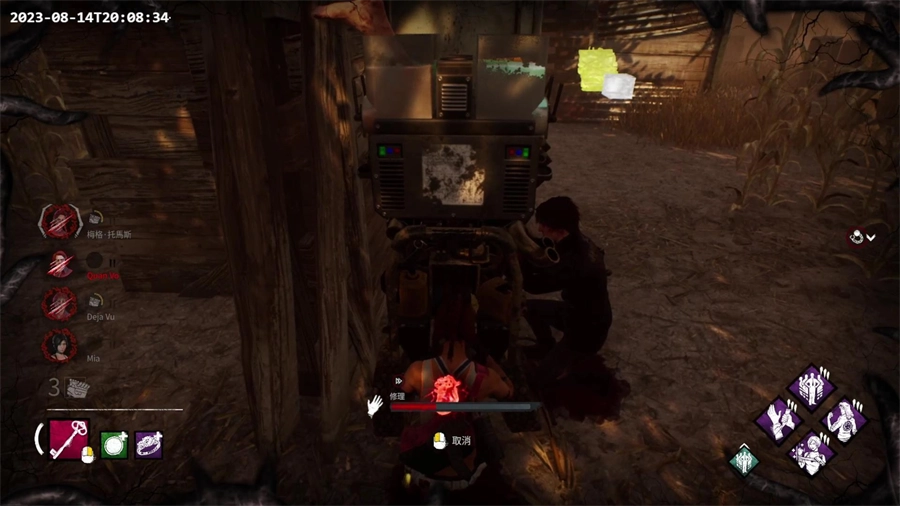
Task: Select Deja Vu's survivor portrait
Action: click(x=59, y=304)
